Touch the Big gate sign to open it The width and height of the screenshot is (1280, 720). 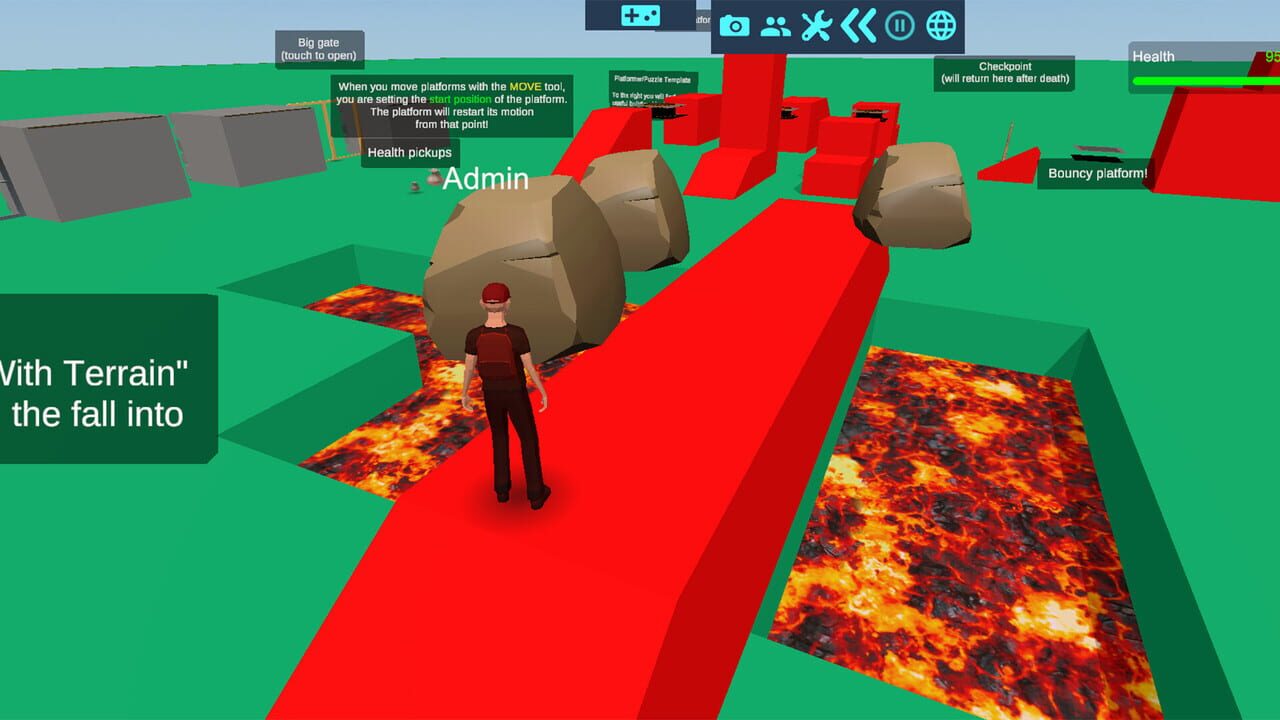319,48
